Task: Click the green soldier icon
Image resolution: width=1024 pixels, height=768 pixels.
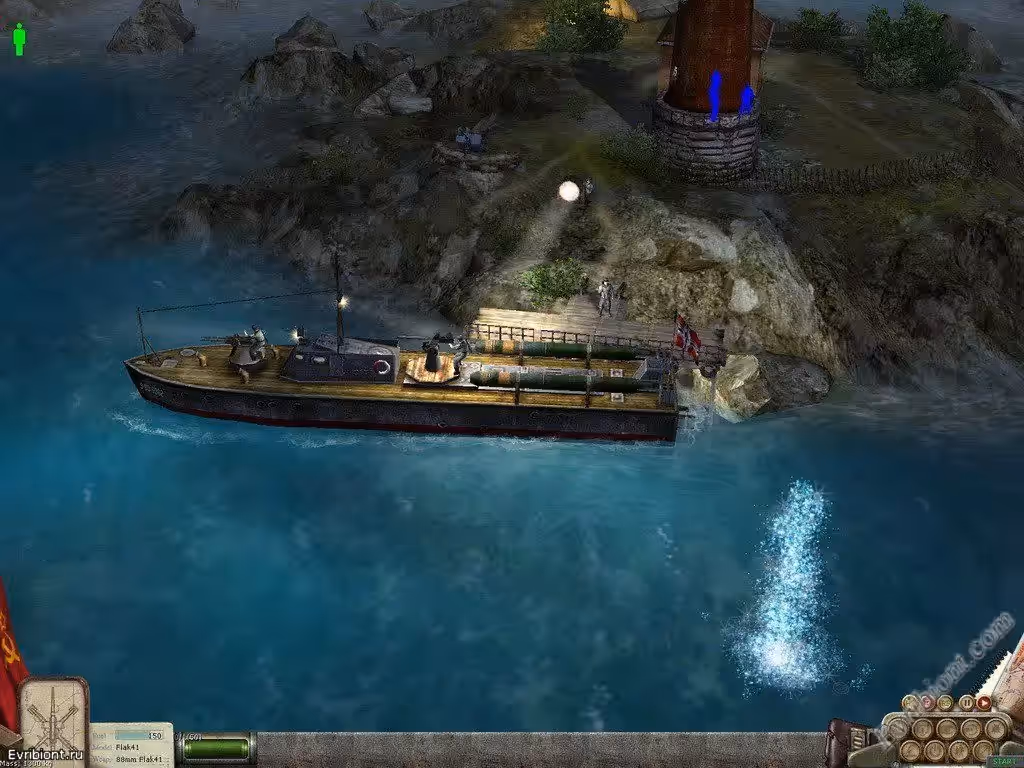Action: pos(19,40)
